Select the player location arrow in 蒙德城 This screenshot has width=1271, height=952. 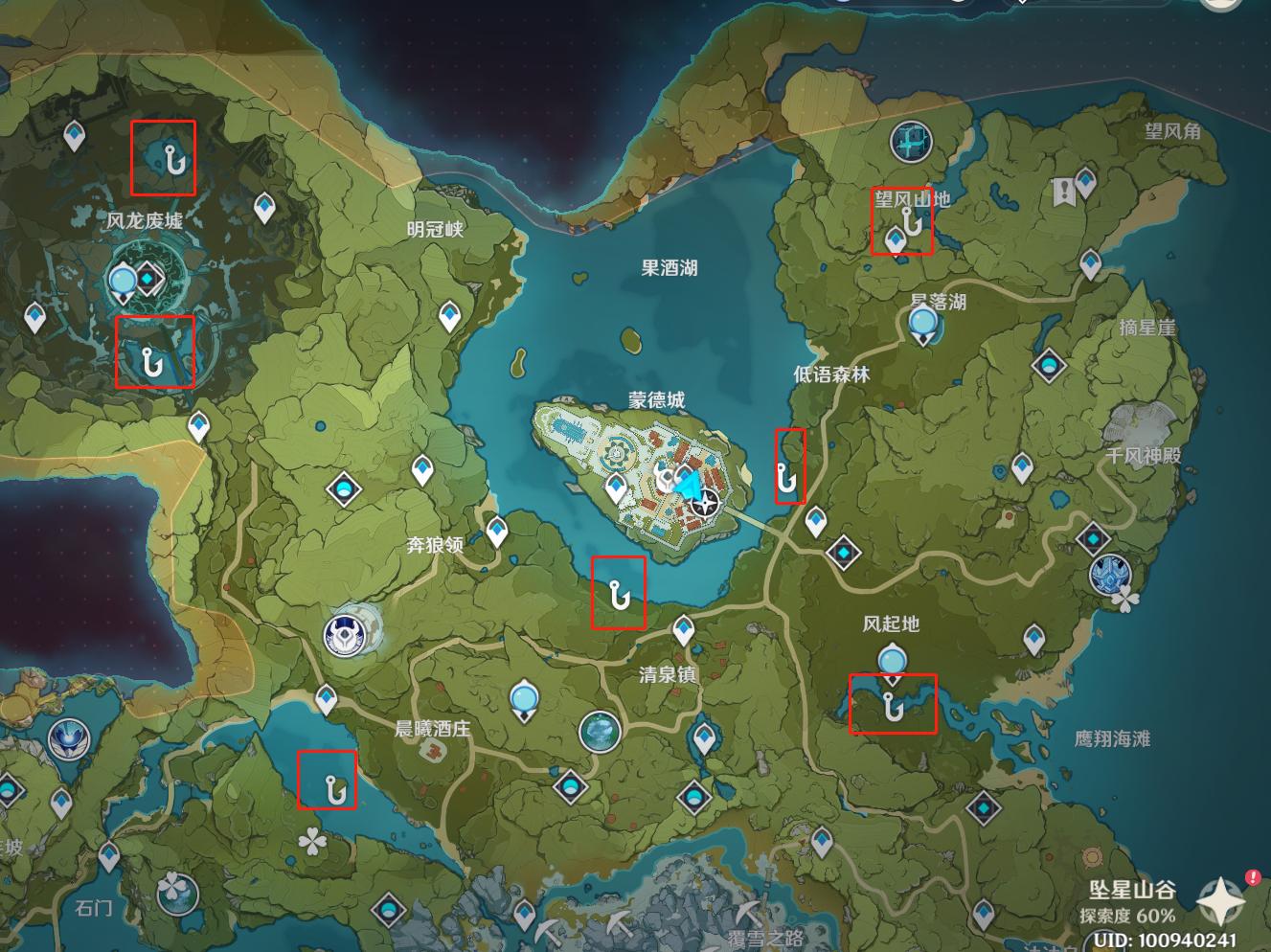[687, 485]
